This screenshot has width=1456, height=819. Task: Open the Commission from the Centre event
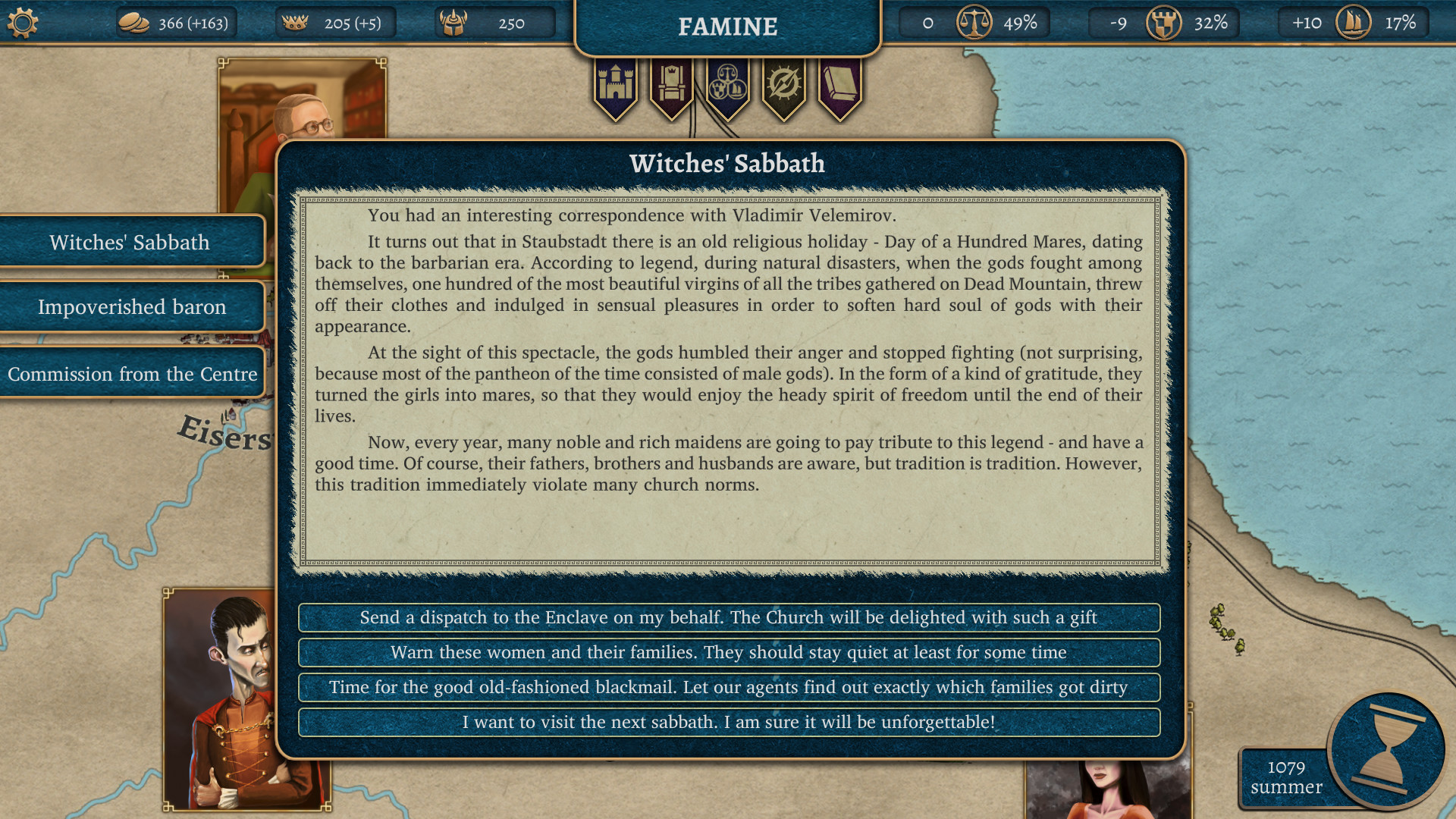[x=131, y=373]
